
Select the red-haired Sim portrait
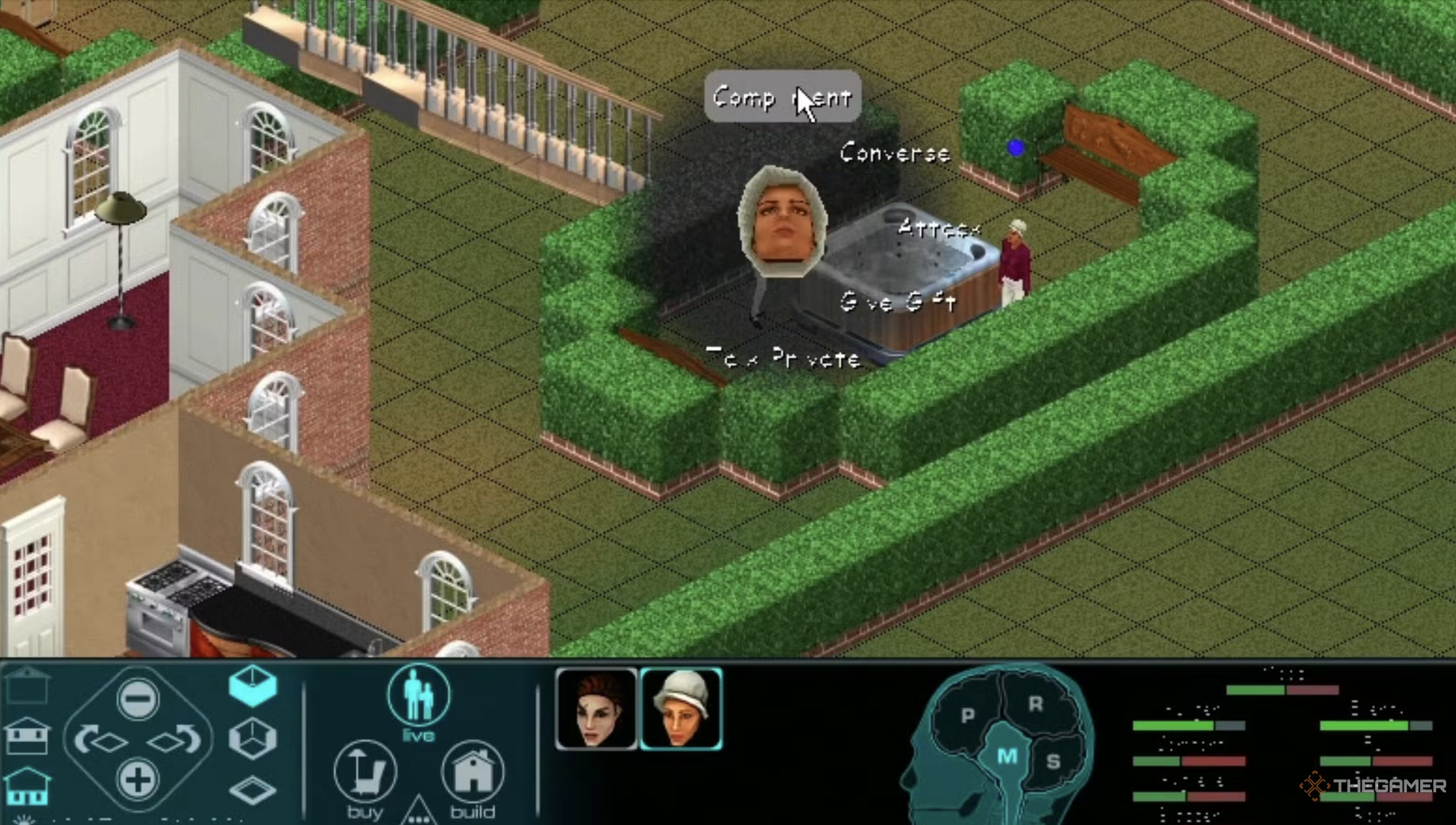click(x=596, y=709)
